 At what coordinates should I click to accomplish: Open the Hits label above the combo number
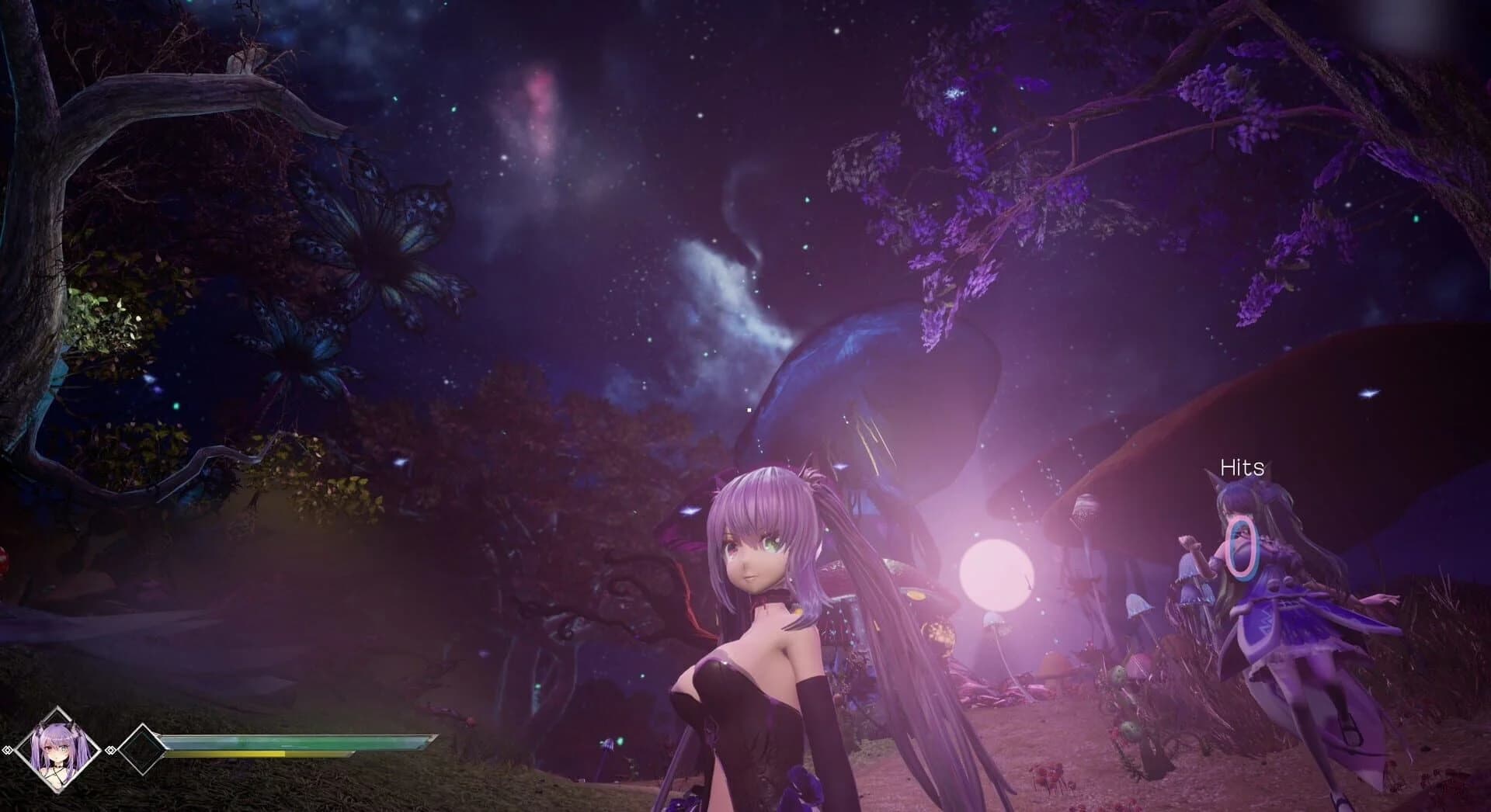pyautogui.click(x=1240, y=467)
